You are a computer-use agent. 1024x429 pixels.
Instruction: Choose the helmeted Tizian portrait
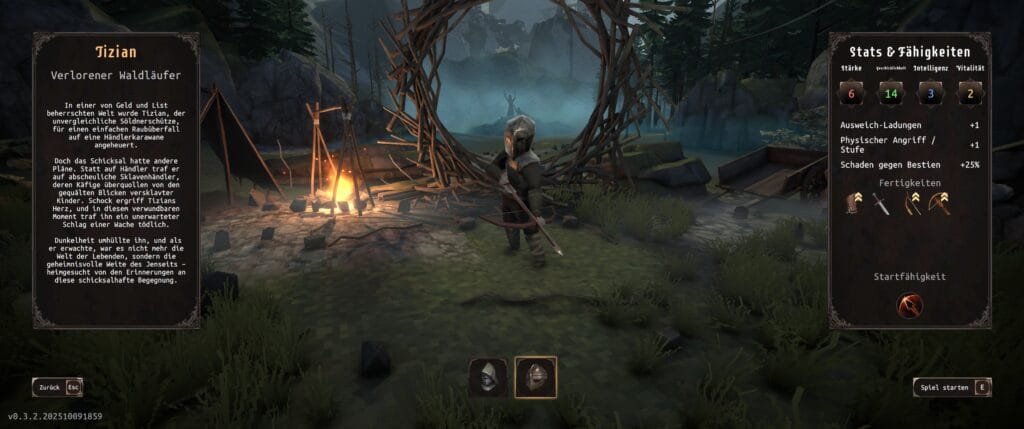(x=535, y=378)
